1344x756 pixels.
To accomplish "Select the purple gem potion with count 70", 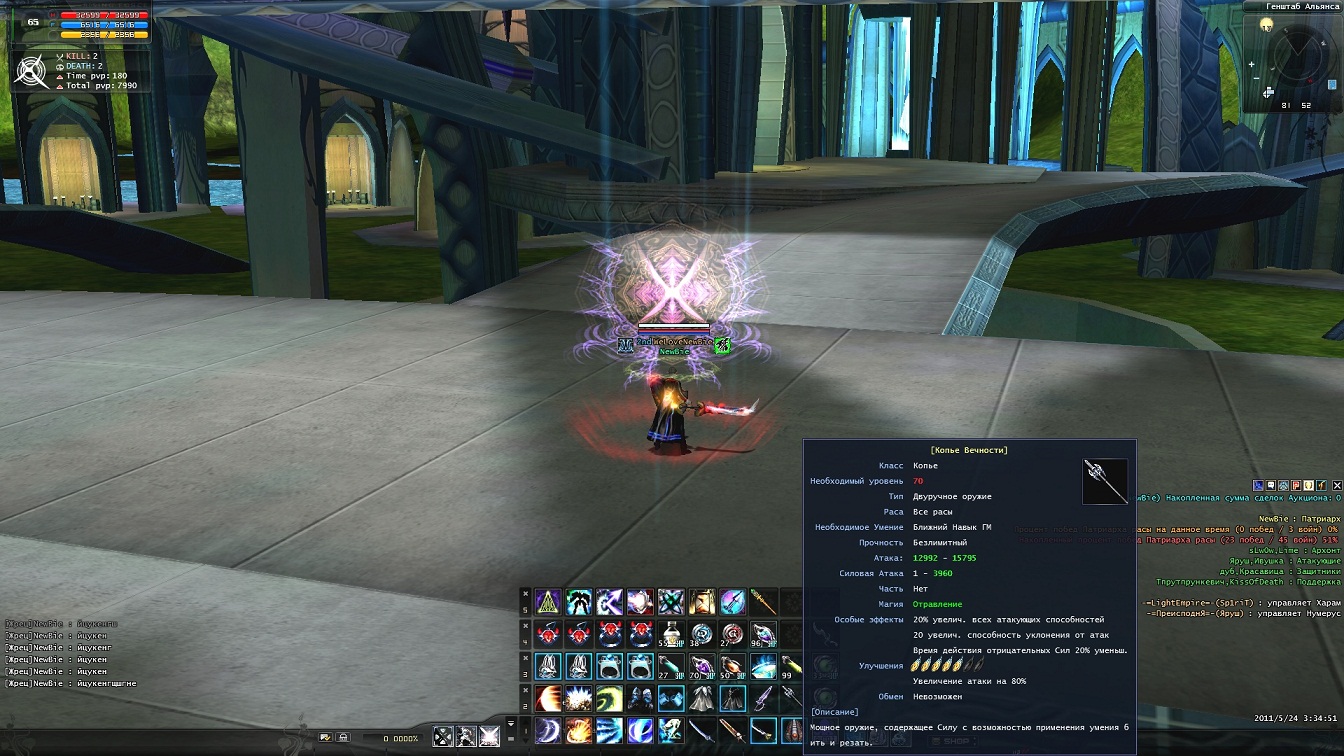I will click(702, 666).
